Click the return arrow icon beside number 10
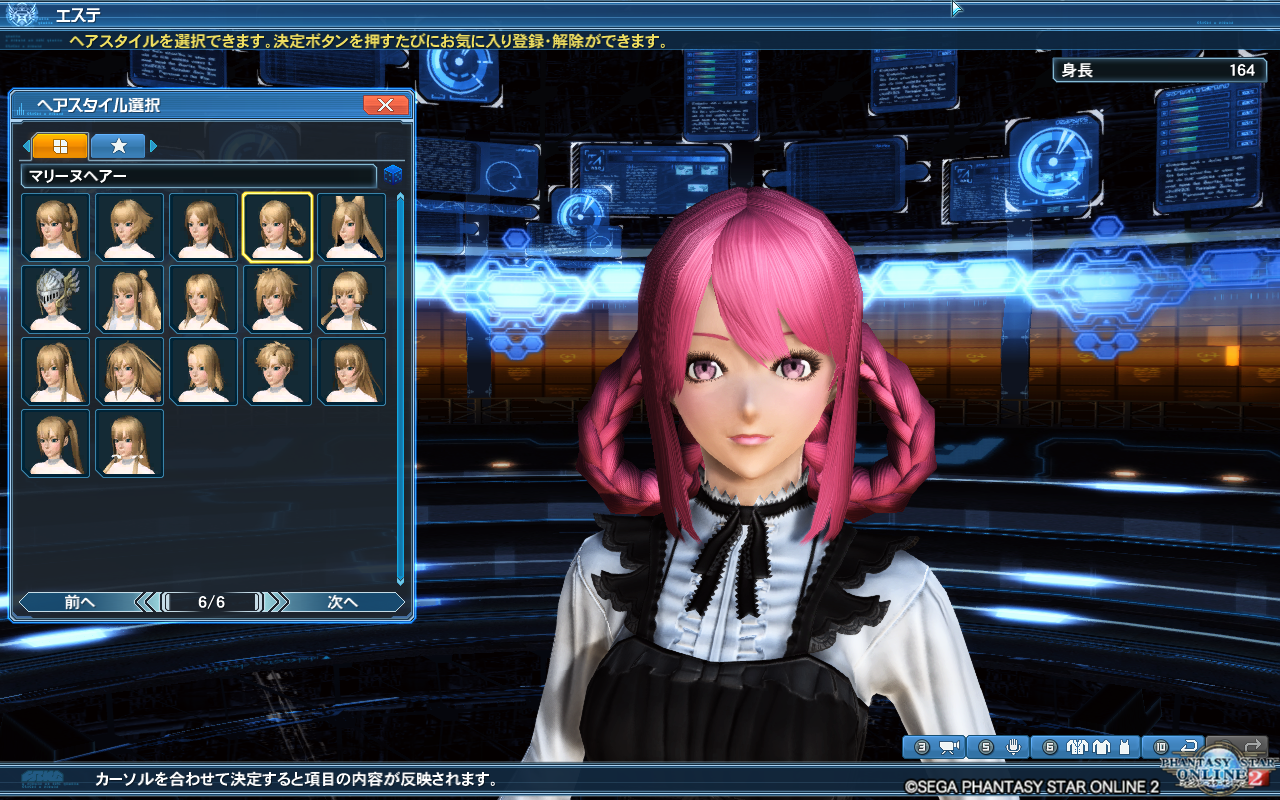The image size is (1280, 800). click(x=1190, y=746)
